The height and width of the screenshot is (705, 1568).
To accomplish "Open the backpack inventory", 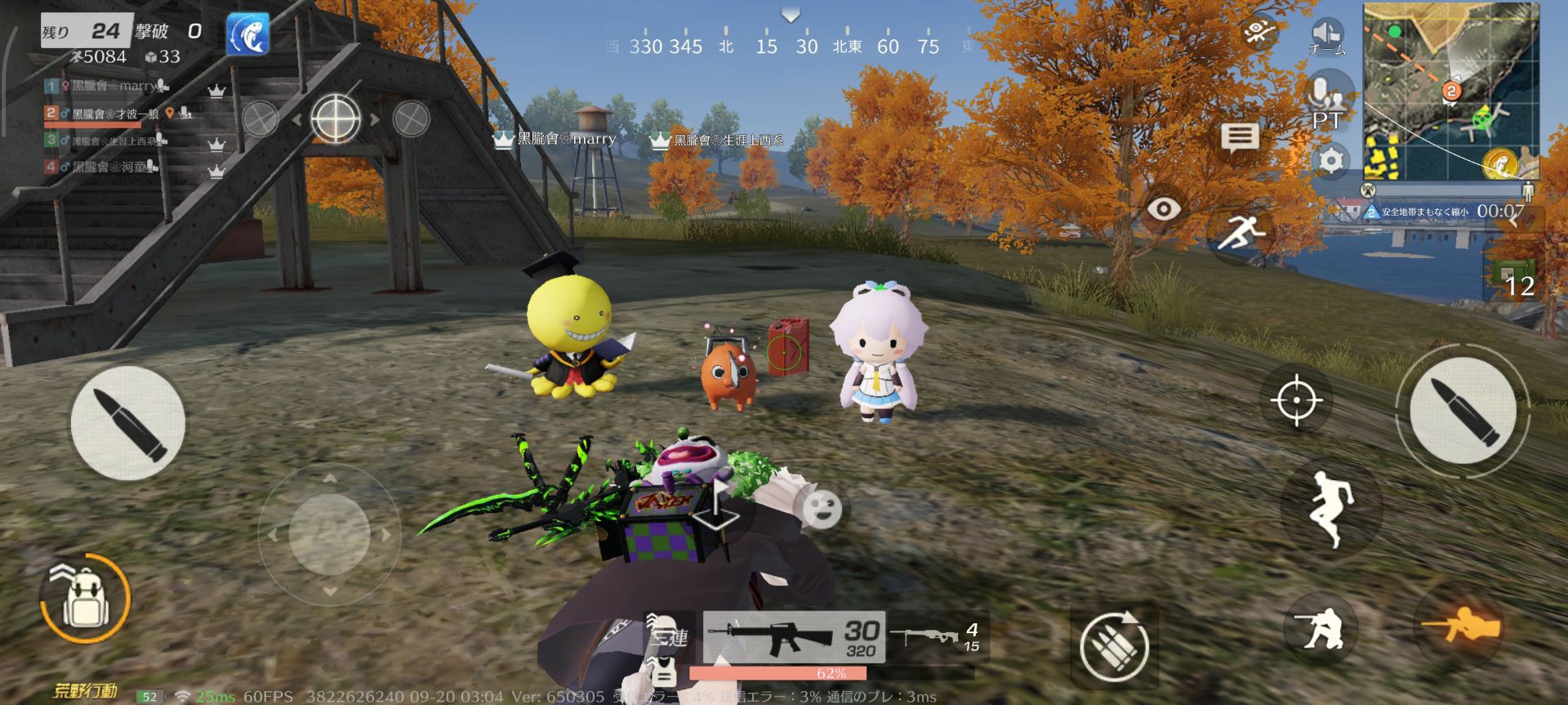I will coord(85,598).
